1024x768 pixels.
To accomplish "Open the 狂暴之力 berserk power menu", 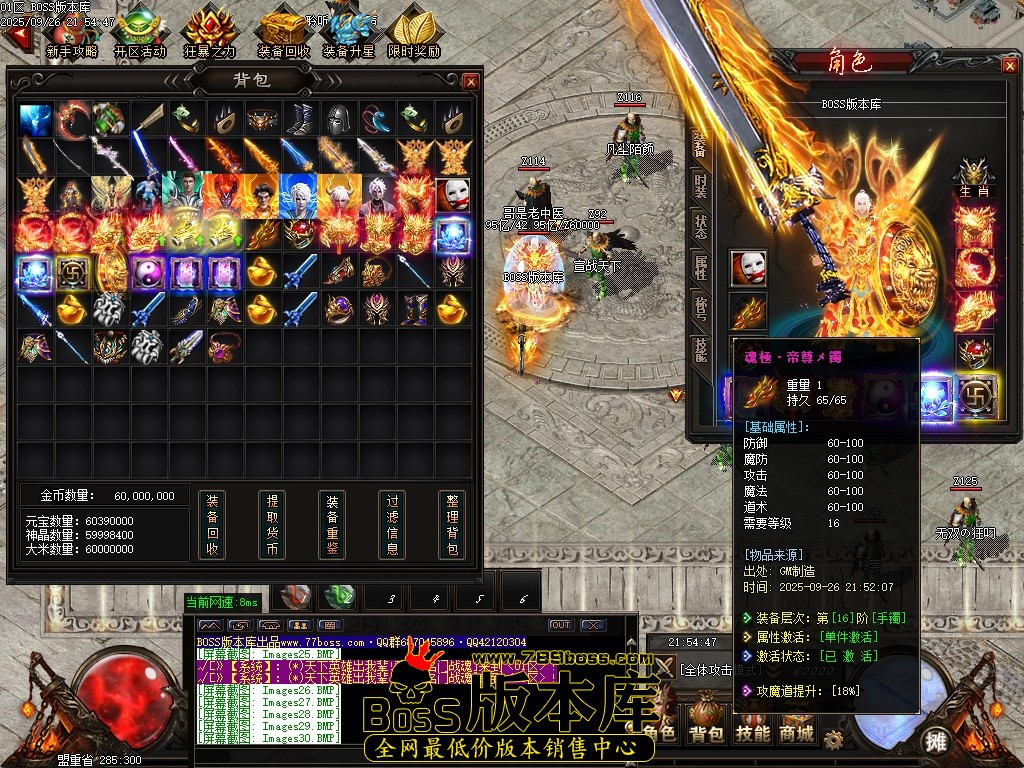I will coord(210,33).
